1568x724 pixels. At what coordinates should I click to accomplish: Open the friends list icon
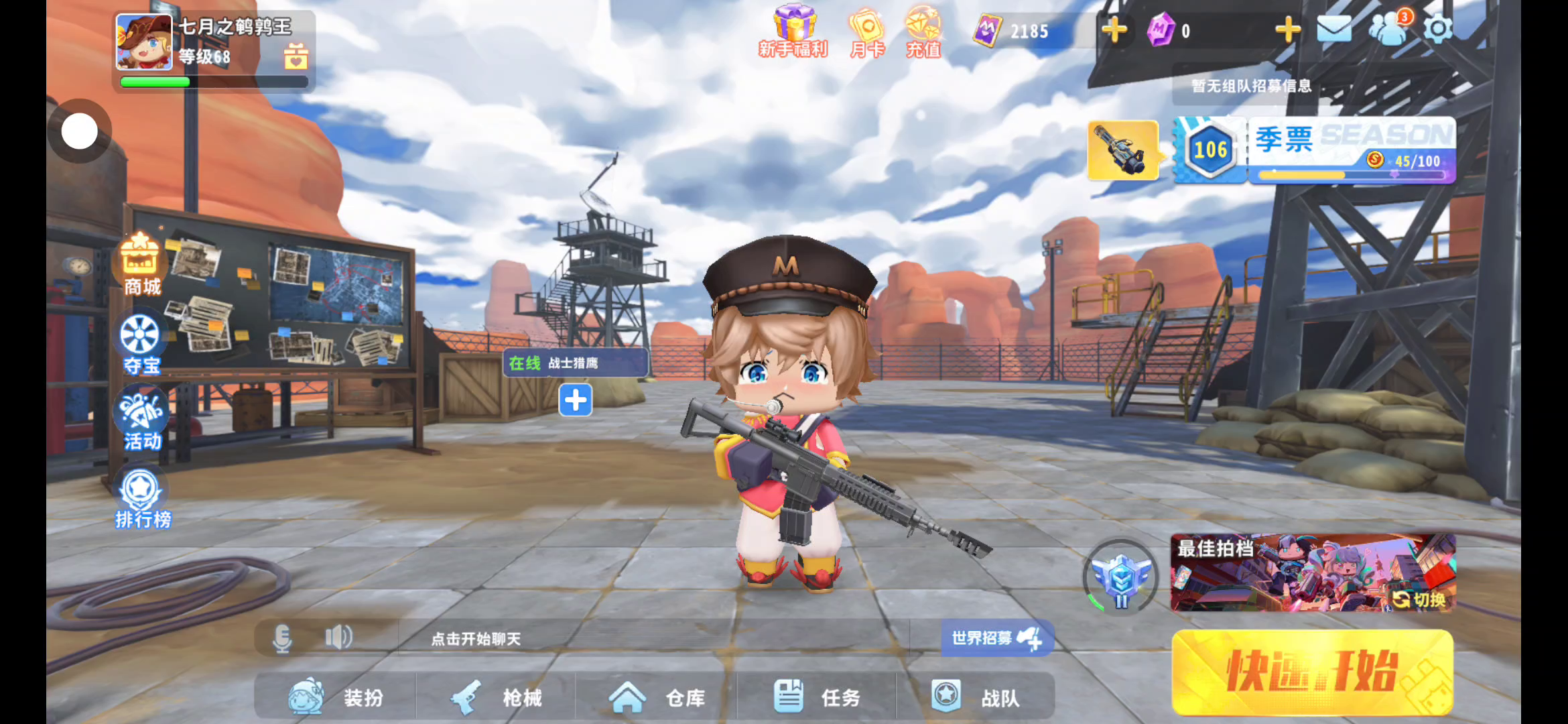pyautogui.click(x=1387, y=29)
